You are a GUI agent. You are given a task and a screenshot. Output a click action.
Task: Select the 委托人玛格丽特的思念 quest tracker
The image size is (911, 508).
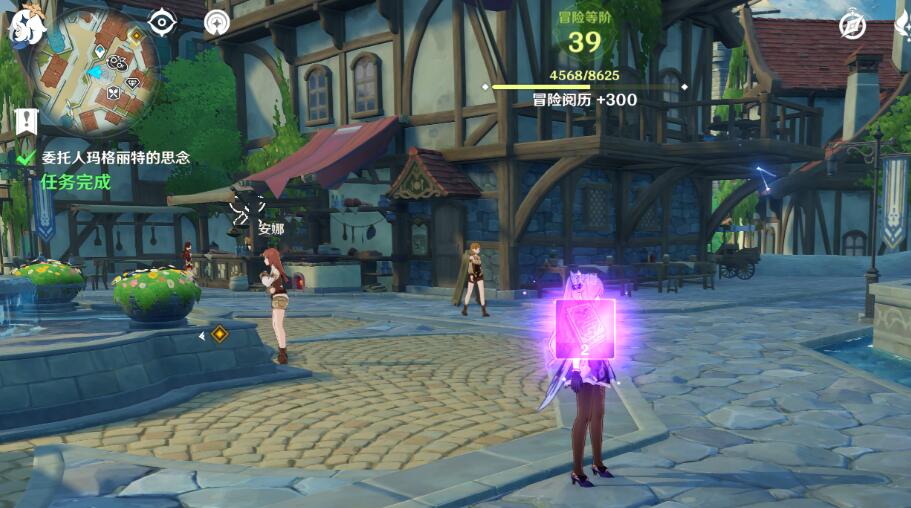click(115, 158)
